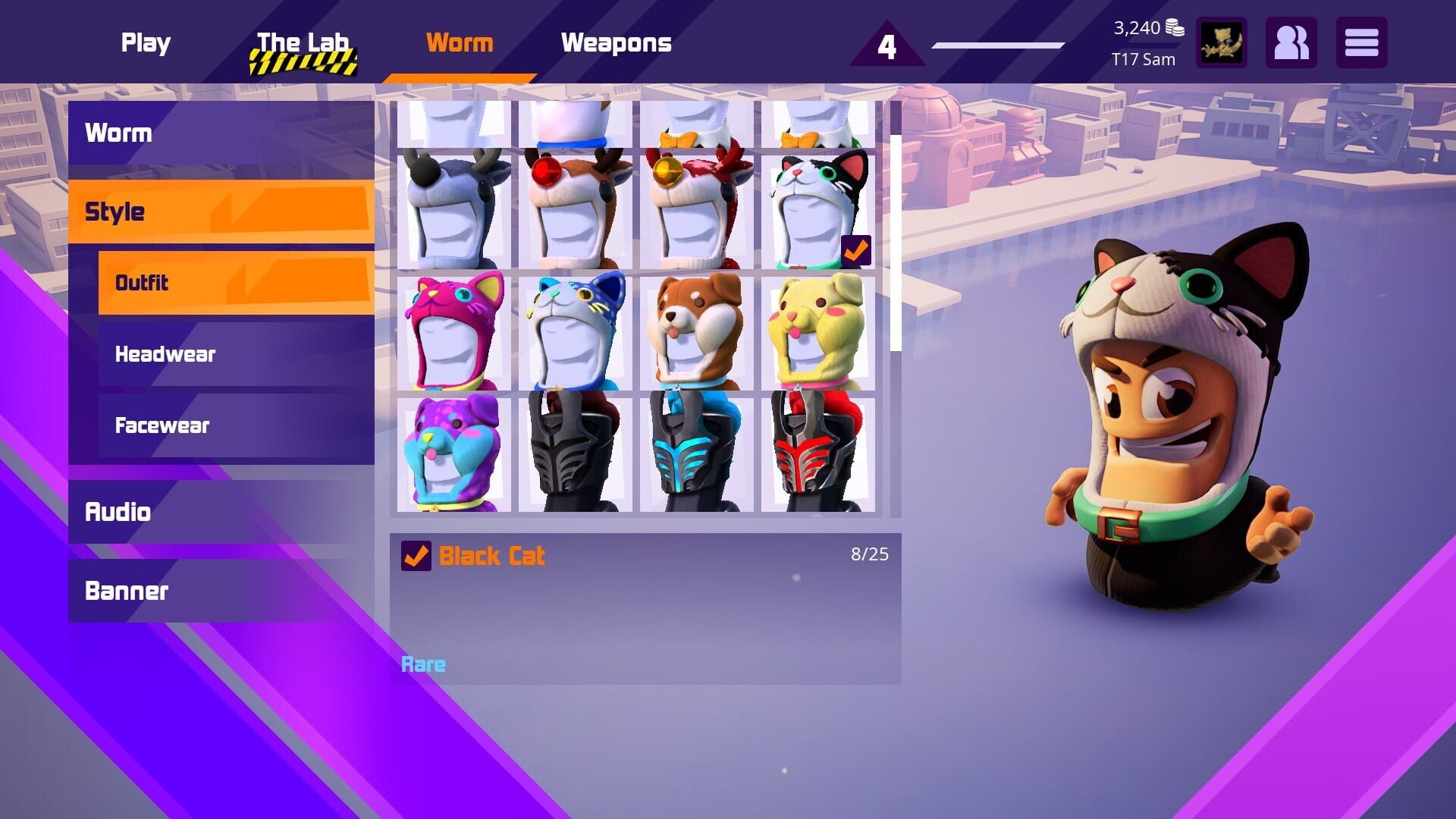Expand the Banner section
This screenshot has width=1456, height=819.
(x=127, y=591)
